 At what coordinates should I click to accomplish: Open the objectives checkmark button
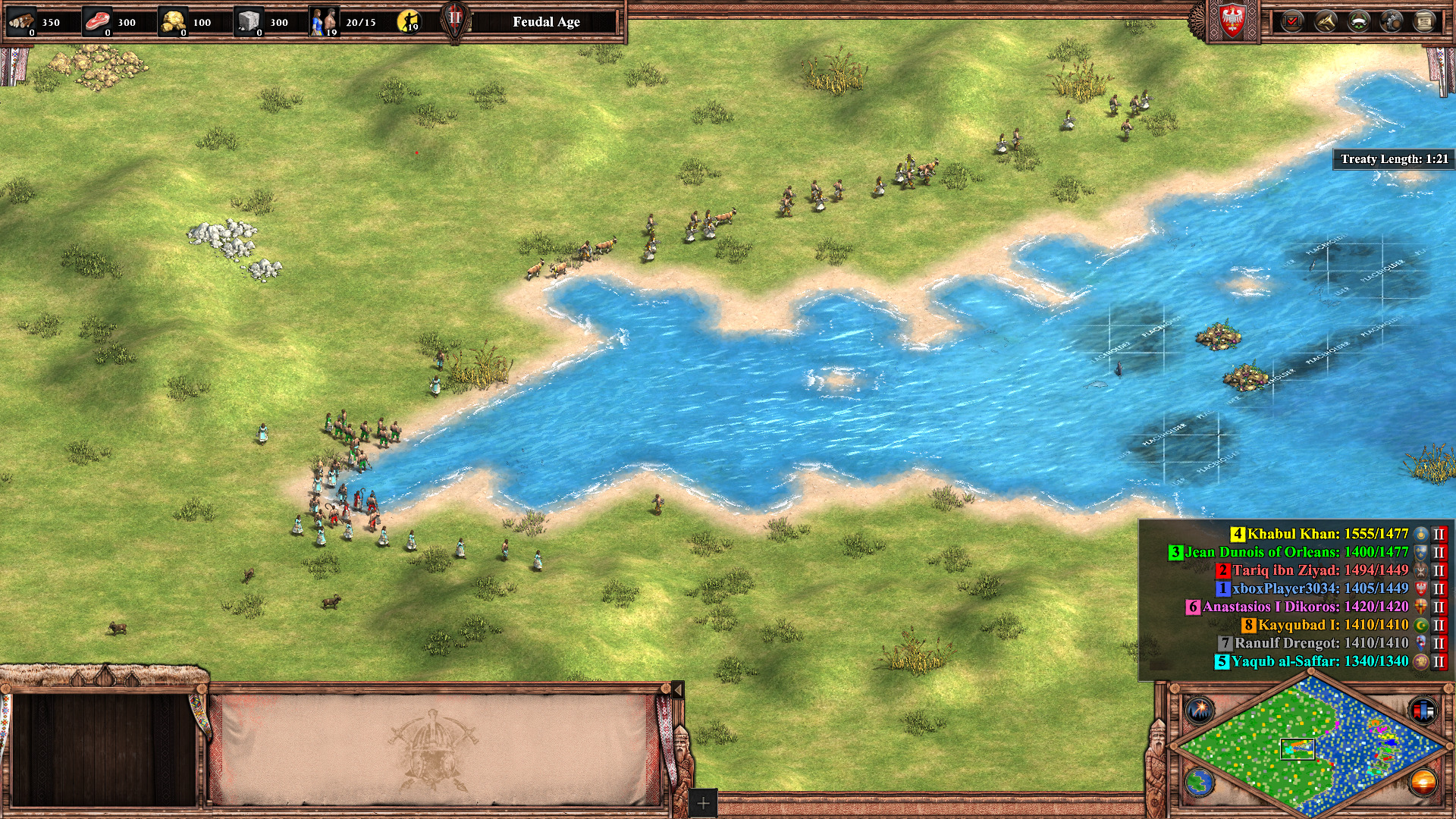(1292, 21)
